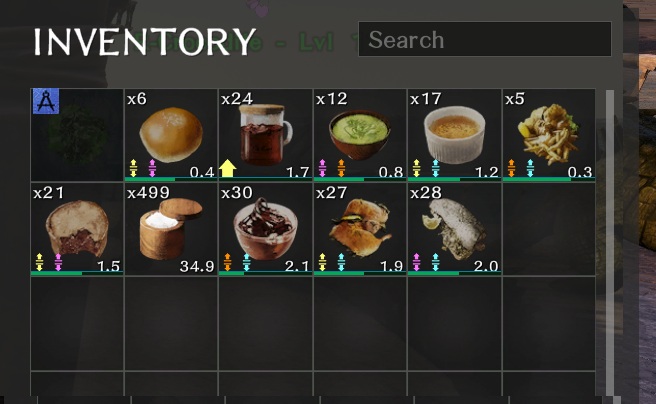Screen dimensions: 656x404
Task: Choose the broth ramekin stack x17
Action: click(454, 135)
